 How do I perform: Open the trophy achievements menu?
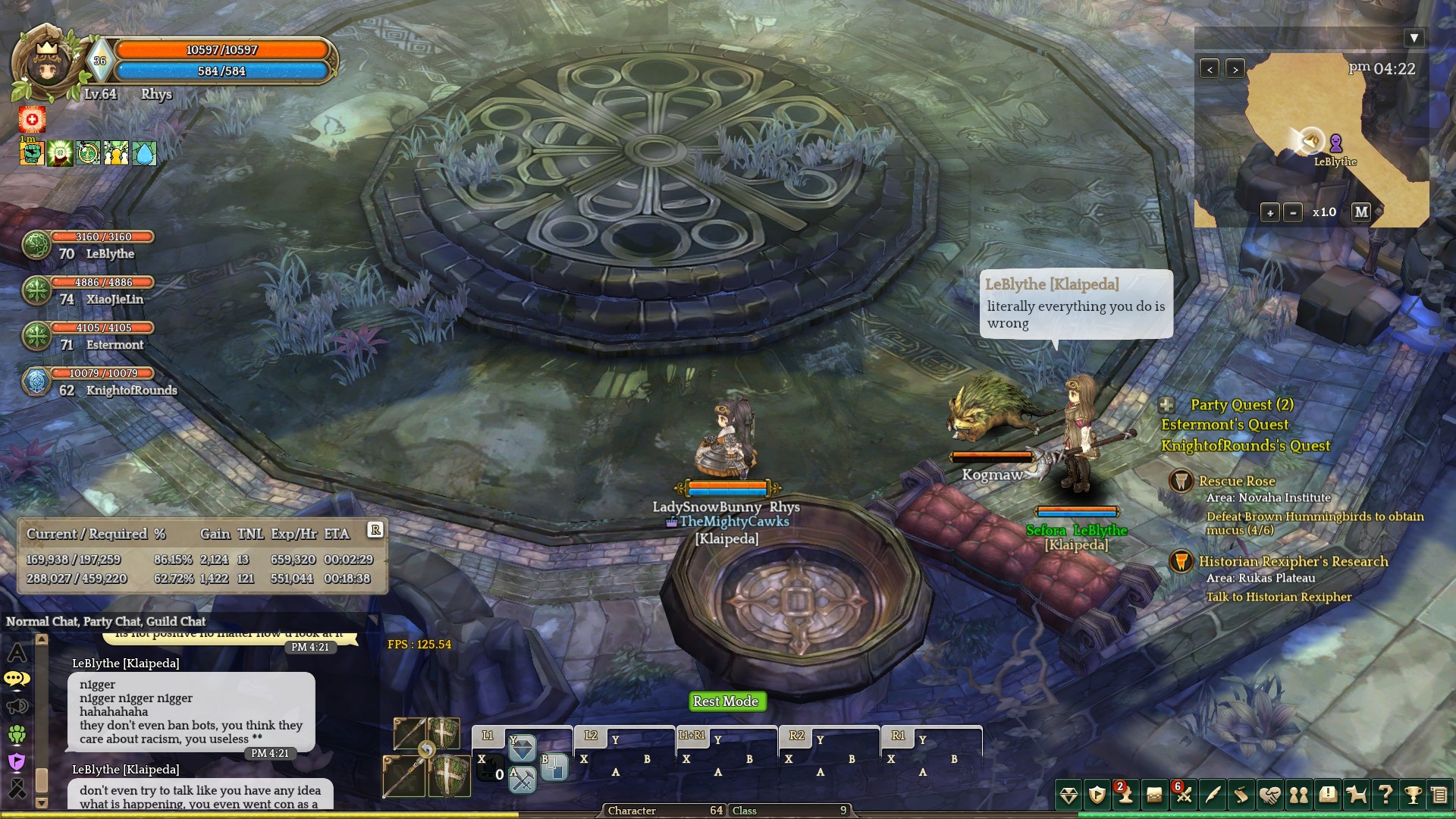pyautogui.click(x=1412, y=795)
